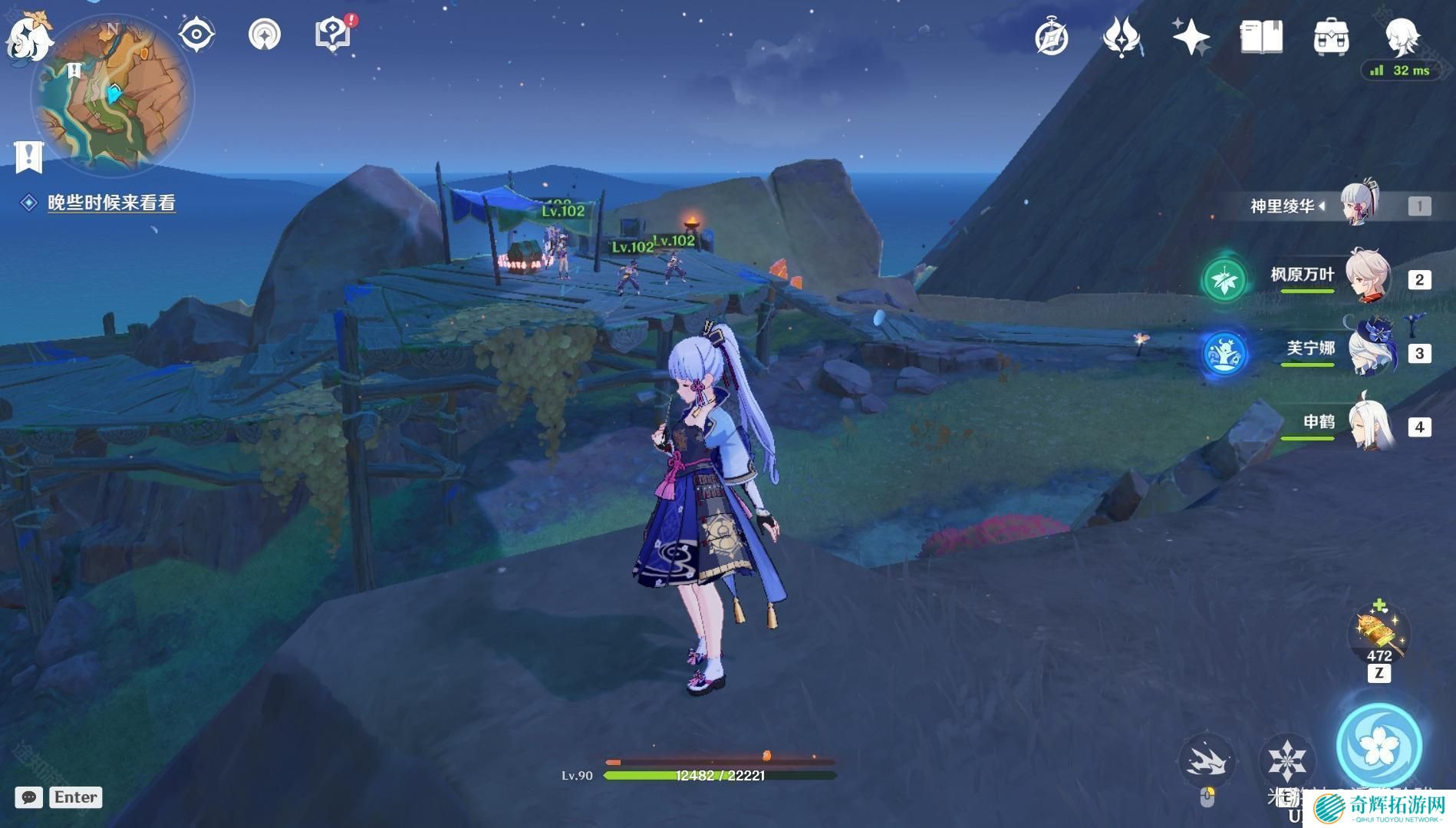
Task: Open the backpack inventory icon
Action: [x=1331, y=37]
